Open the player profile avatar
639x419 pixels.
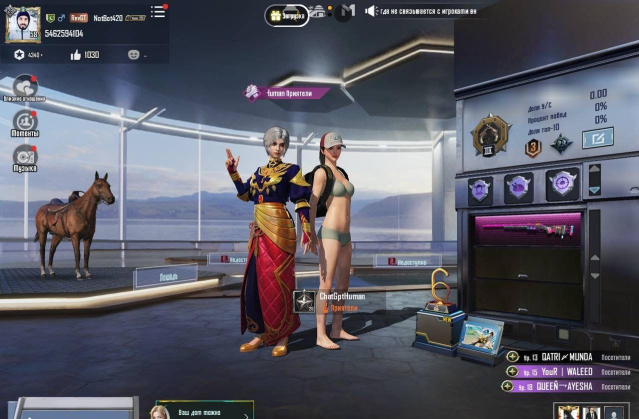21,25
